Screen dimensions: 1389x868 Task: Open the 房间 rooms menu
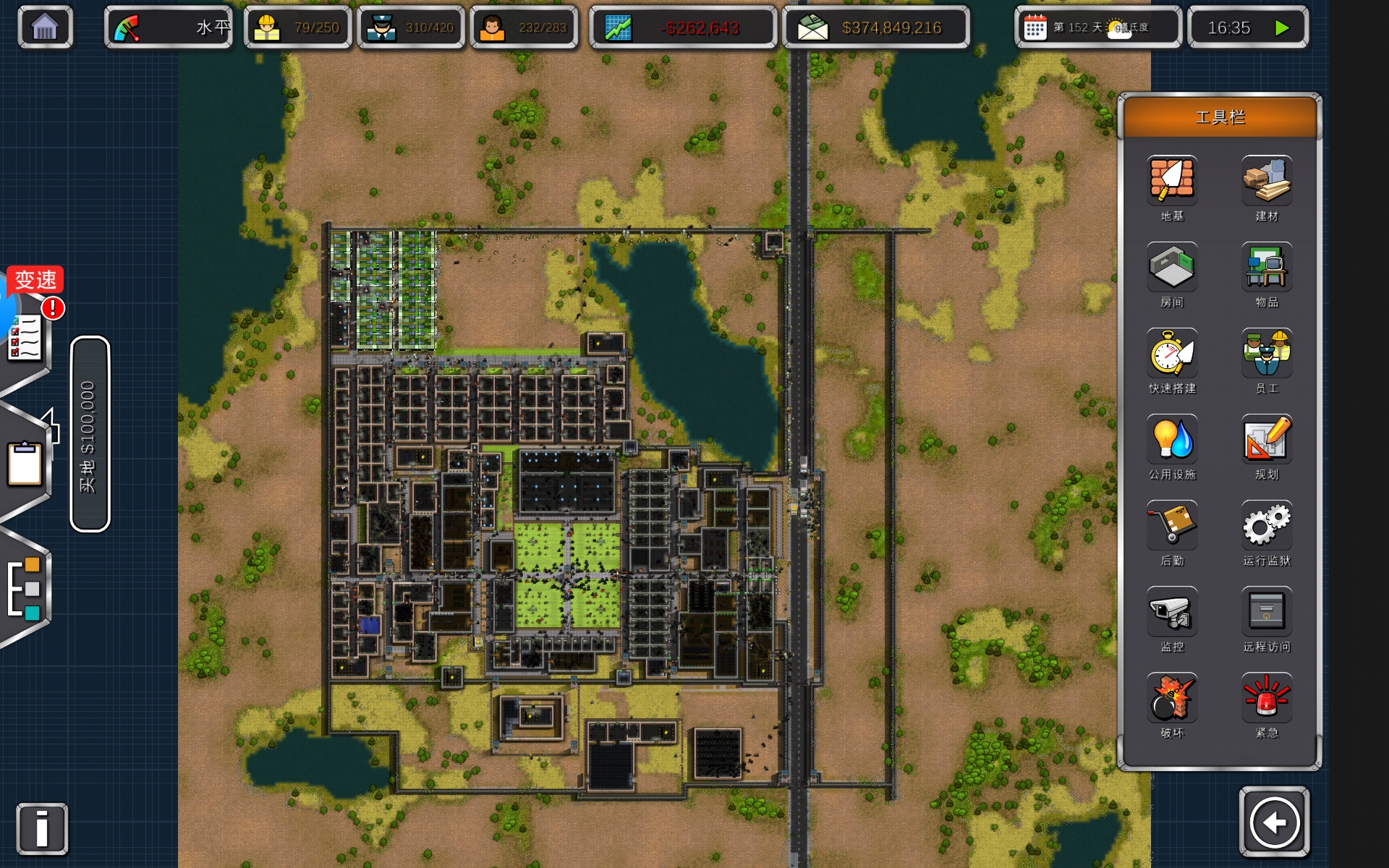pos(1172,267)
